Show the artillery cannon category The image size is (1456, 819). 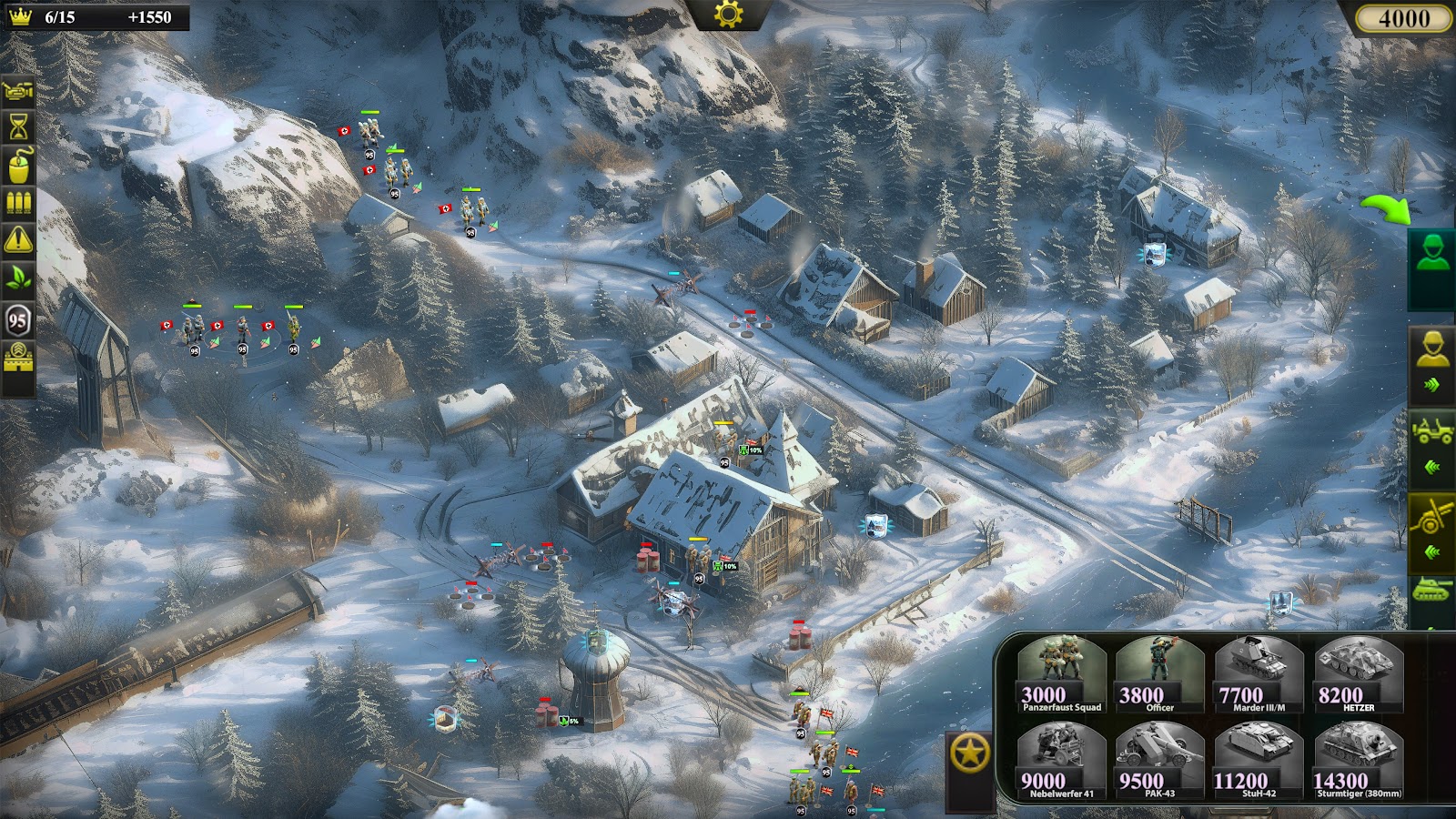coord(1431,519)
